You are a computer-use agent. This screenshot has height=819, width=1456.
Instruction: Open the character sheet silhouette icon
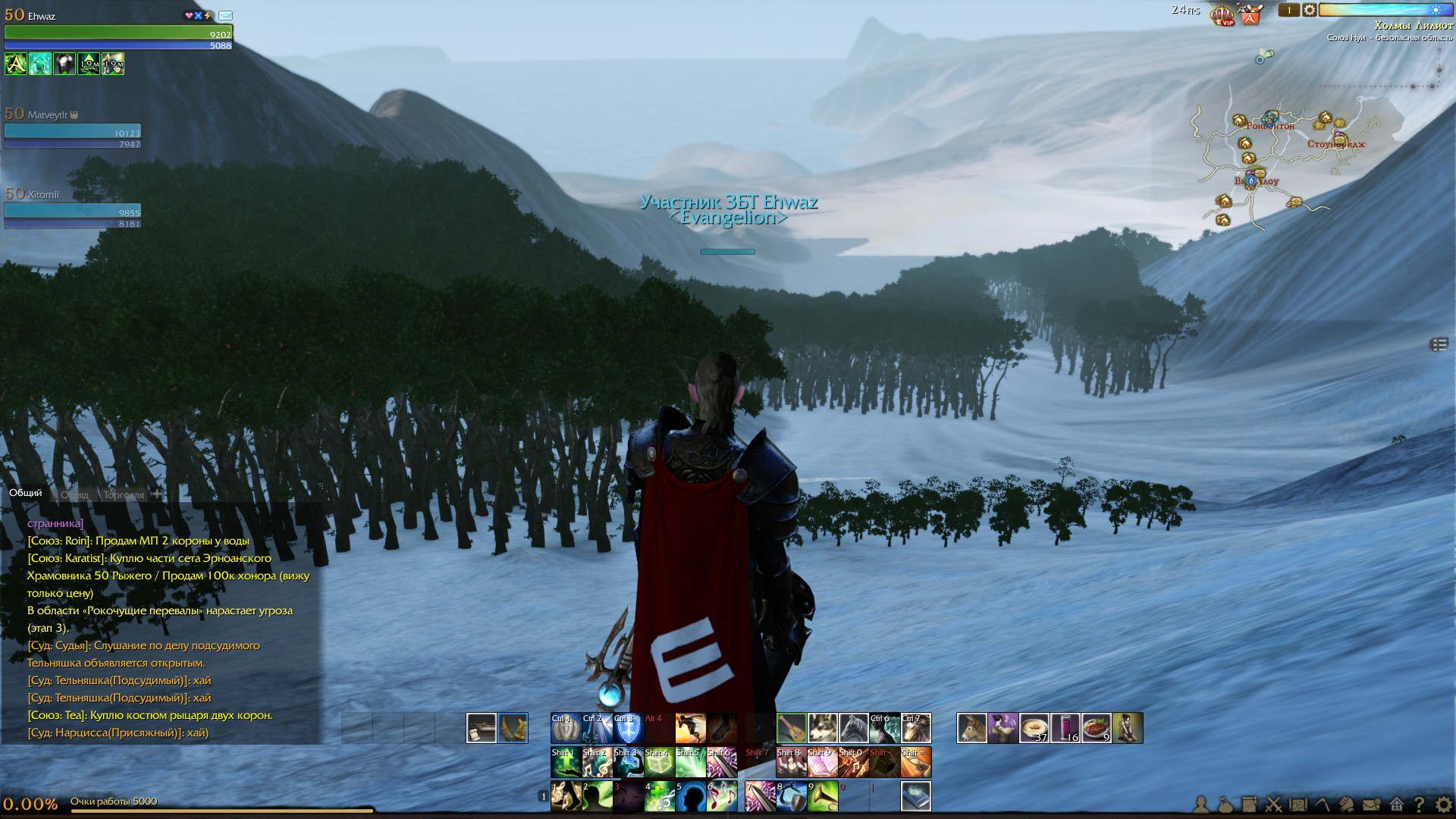click(x=1201, y=804)
